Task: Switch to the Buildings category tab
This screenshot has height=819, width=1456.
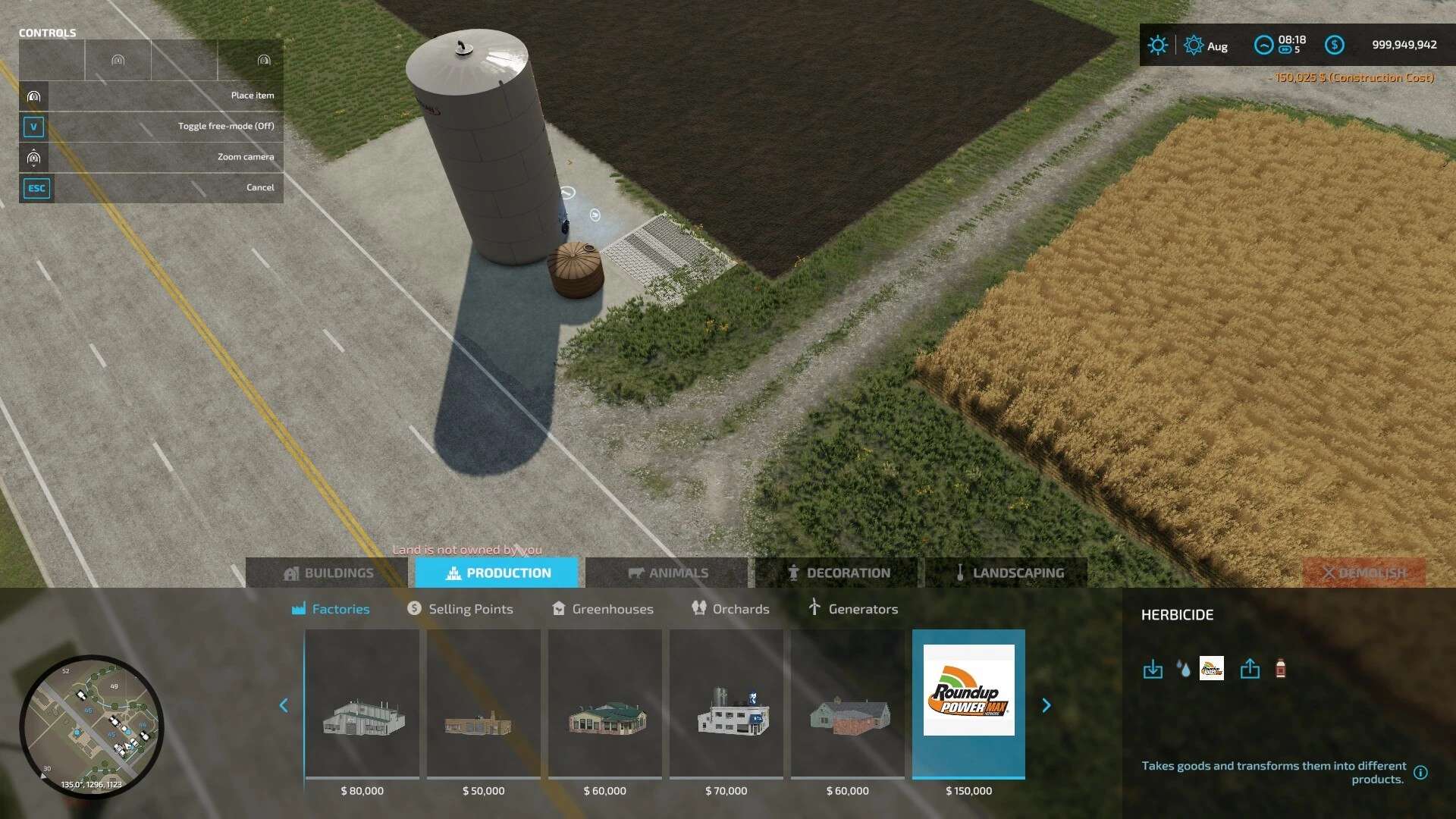Action: 328,573
